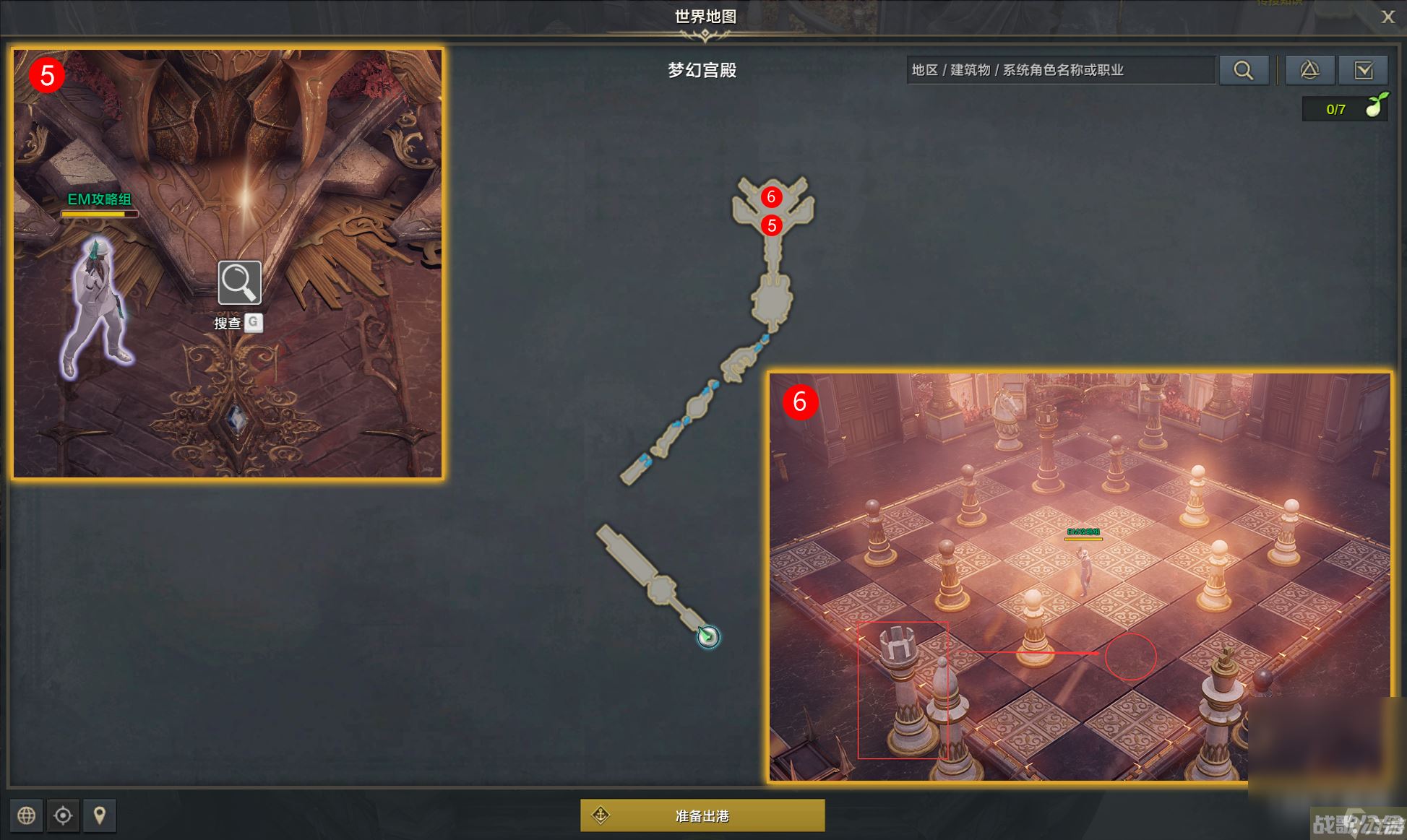Toggle the checkbox map filter icon
The width and height of the screenshot is (1407, 840).
(1364, 70)
